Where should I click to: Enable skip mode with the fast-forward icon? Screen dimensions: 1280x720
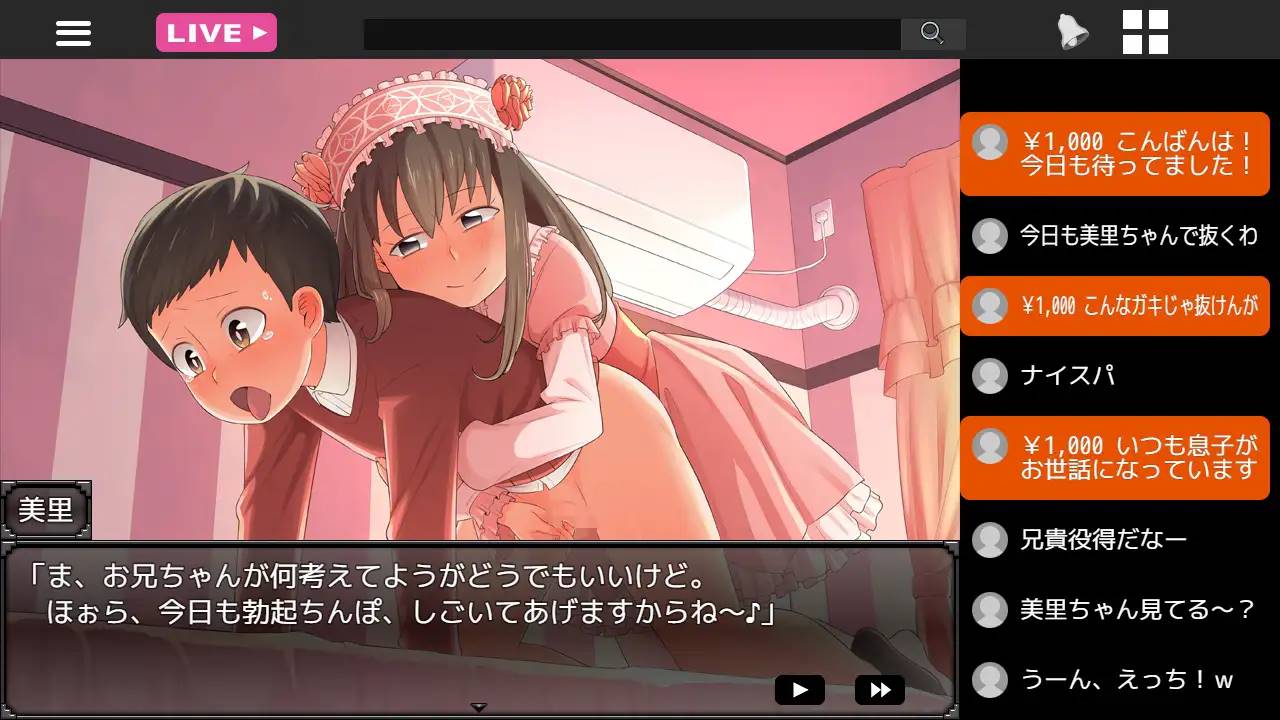point(878,688)
